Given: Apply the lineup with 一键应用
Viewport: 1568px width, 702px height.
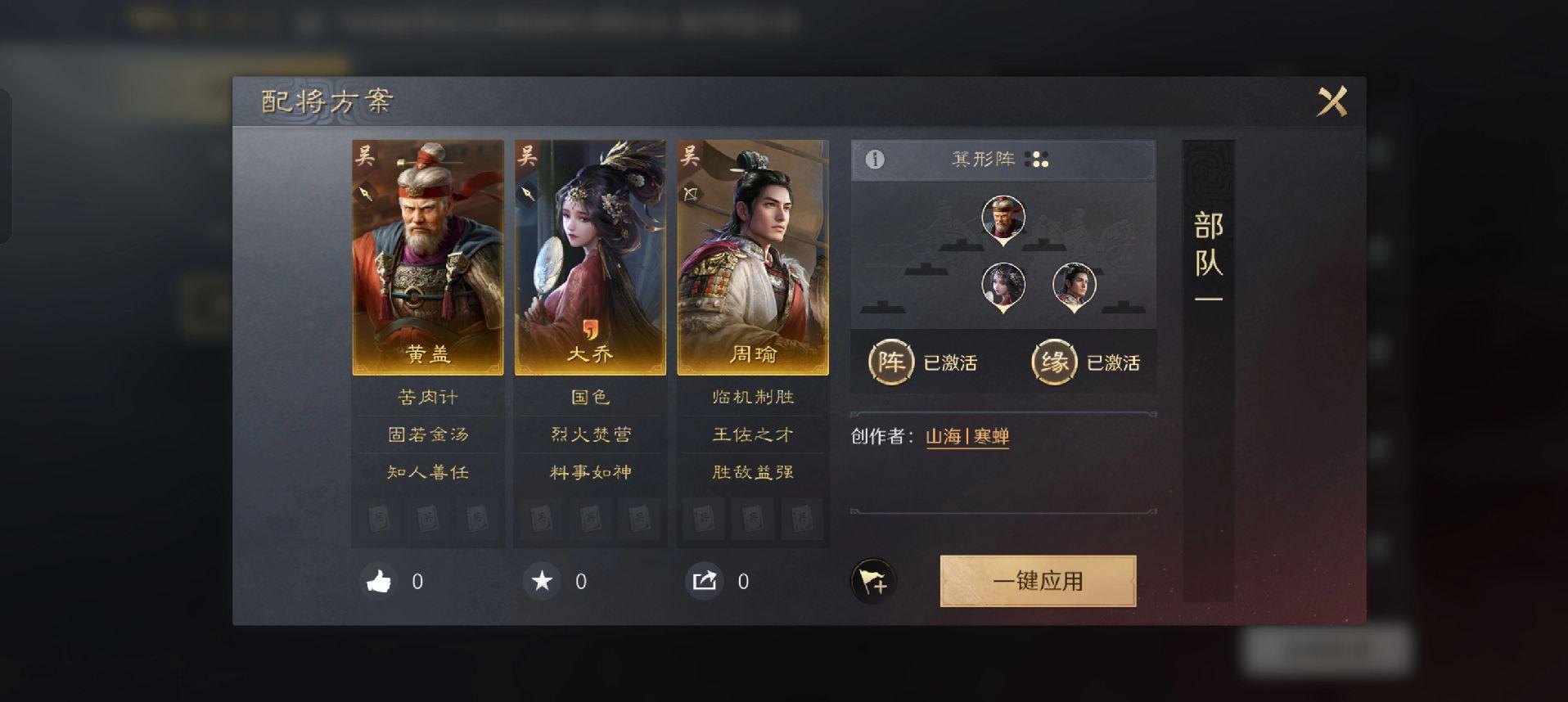Looking at the screenshot, I should point(1037,581).
